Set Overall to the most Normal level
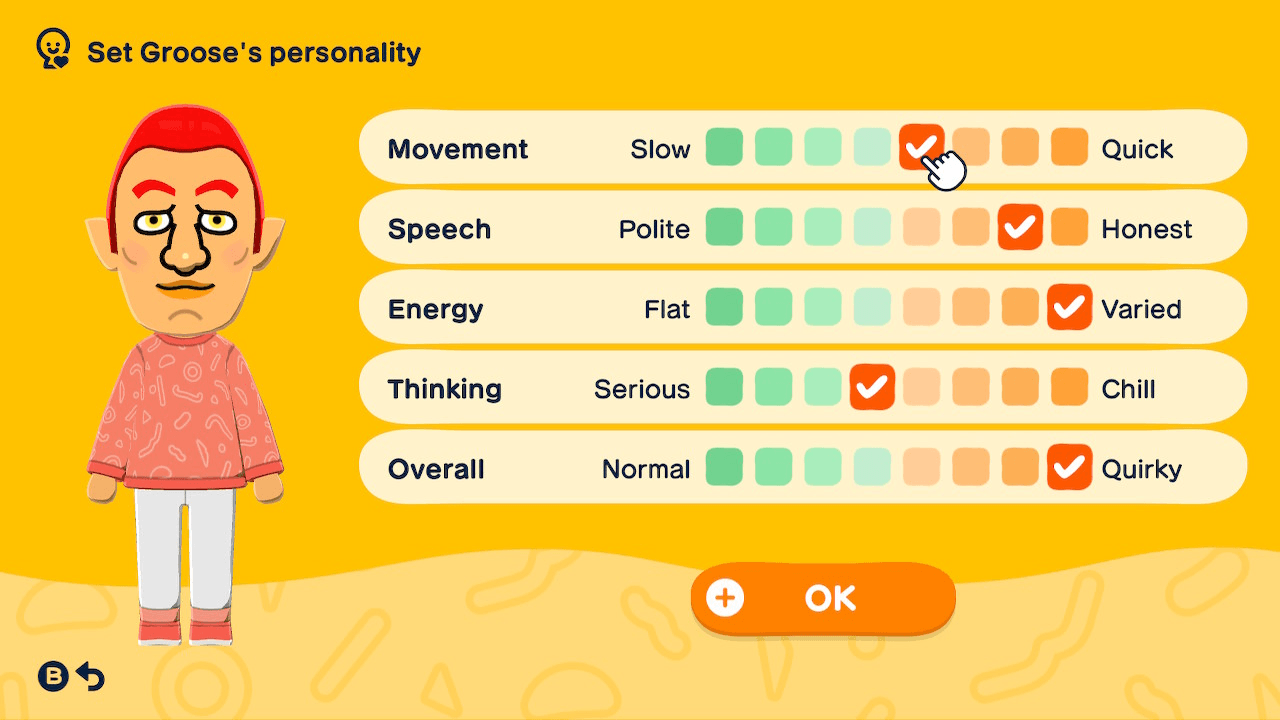Image resolution: width=1280 pixels, height=720 pixels. 724,467
